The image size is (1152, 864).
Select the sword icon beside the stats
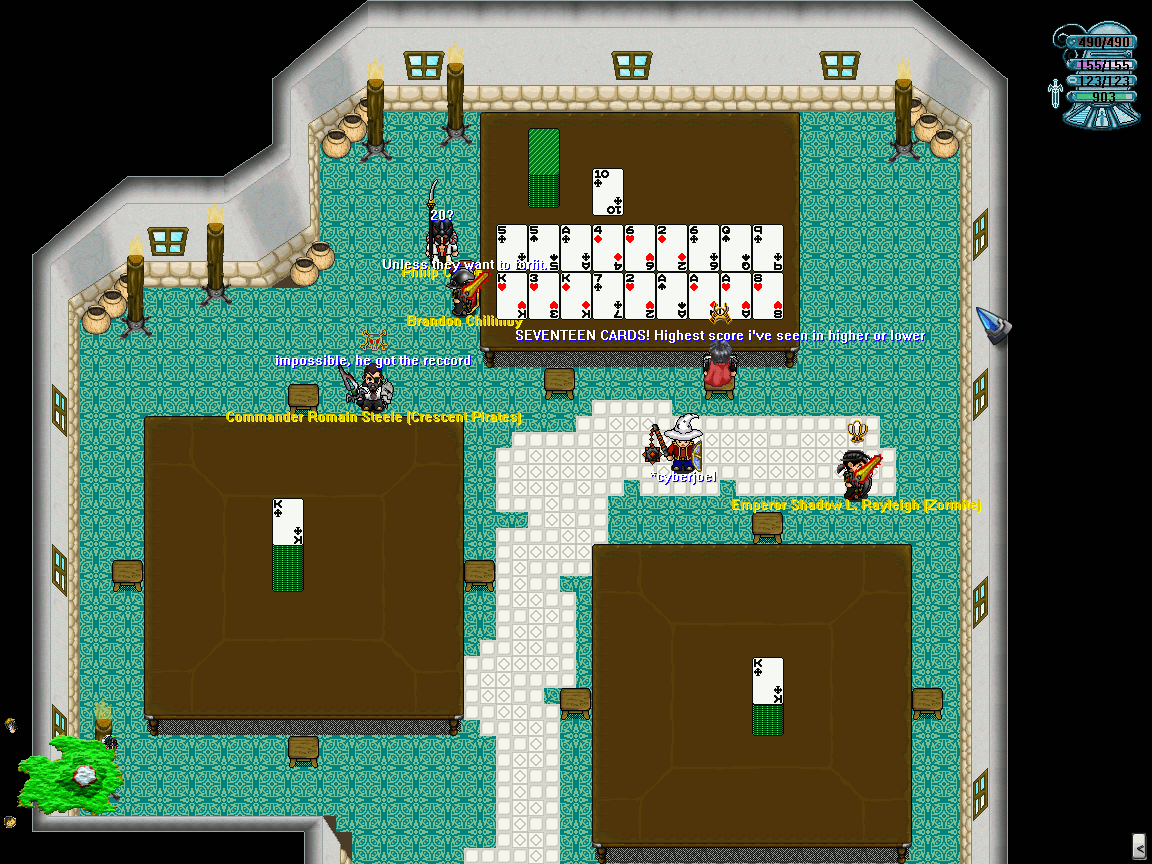pyautogui.click(x=1055, y=94)
